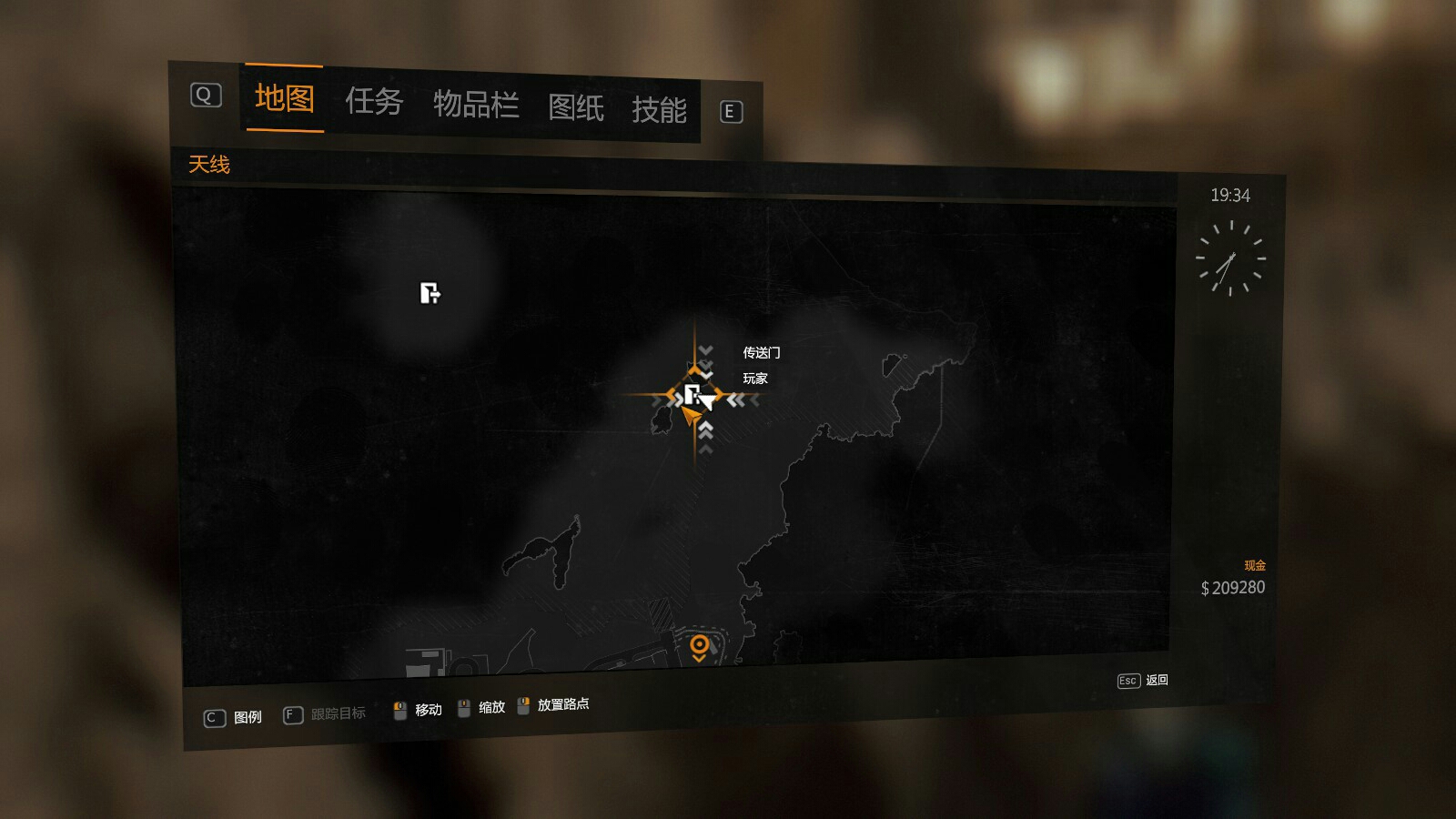This screenshot has width=1456, height=819.
Task: Switch to the 地图 map tab
Action: click(284, 98)
